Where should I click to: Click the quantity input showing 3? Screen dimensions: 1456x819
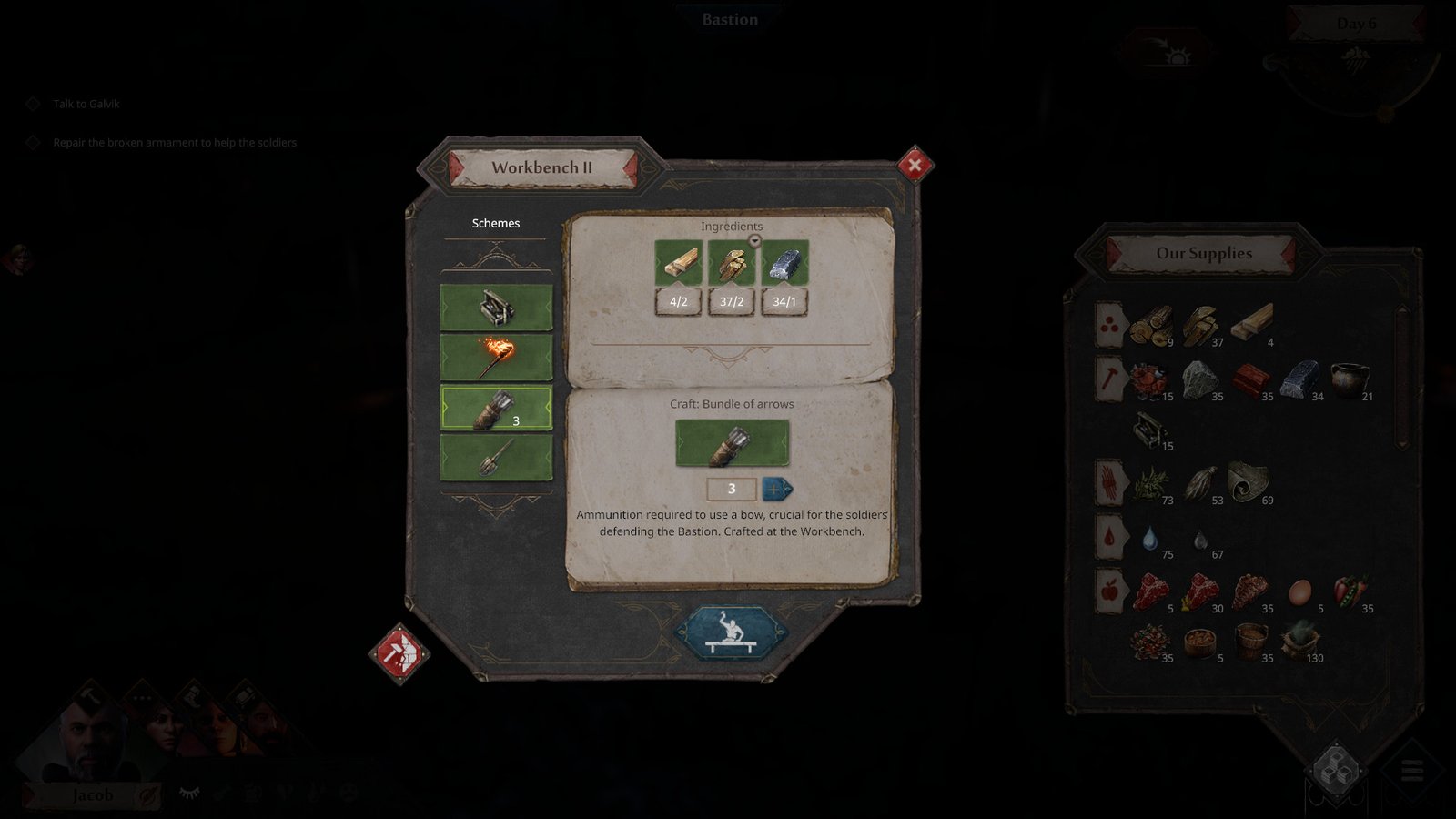[x=732, y=490]
